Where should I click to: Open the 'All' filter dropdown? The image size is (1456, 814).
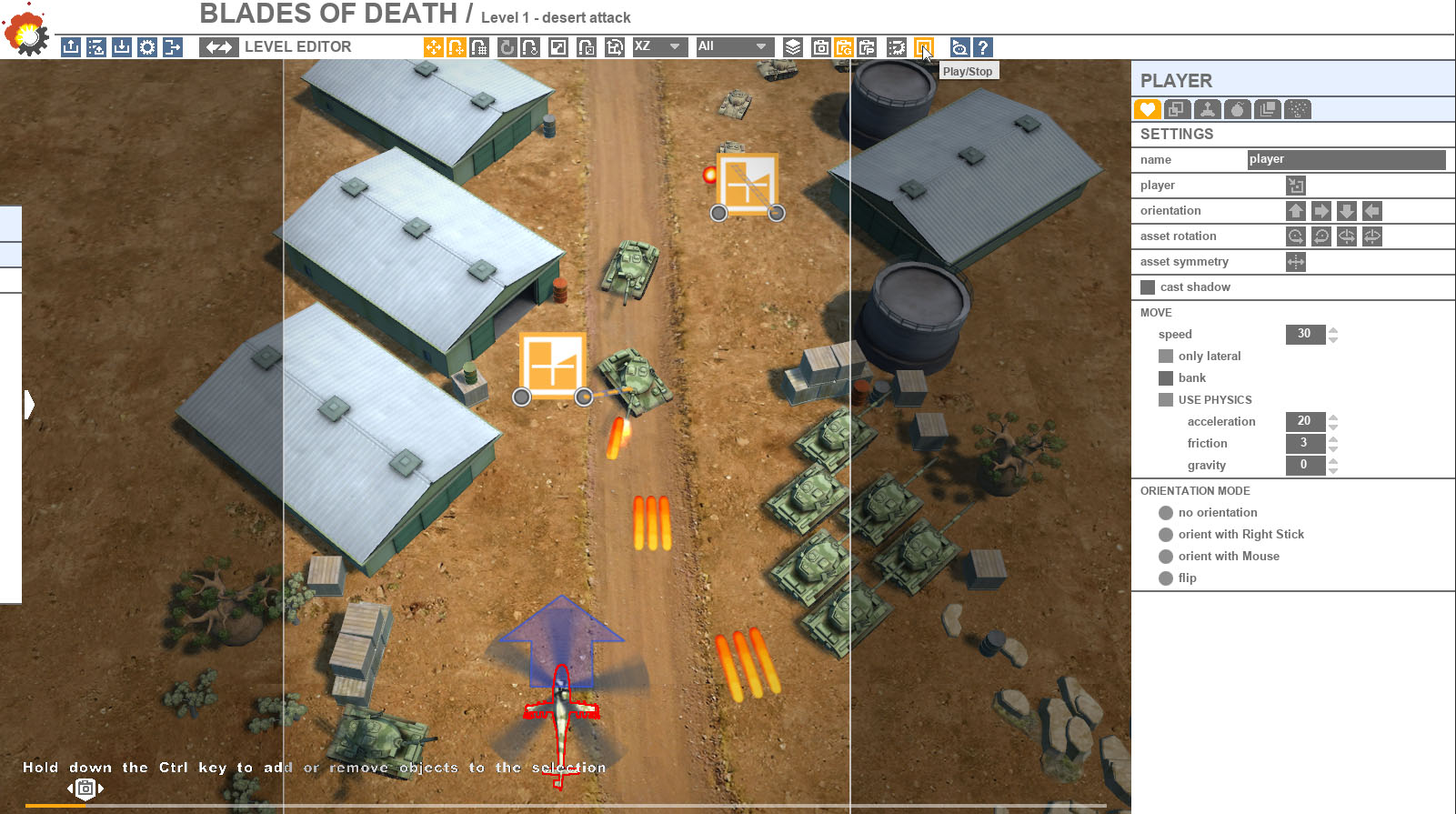734,46
